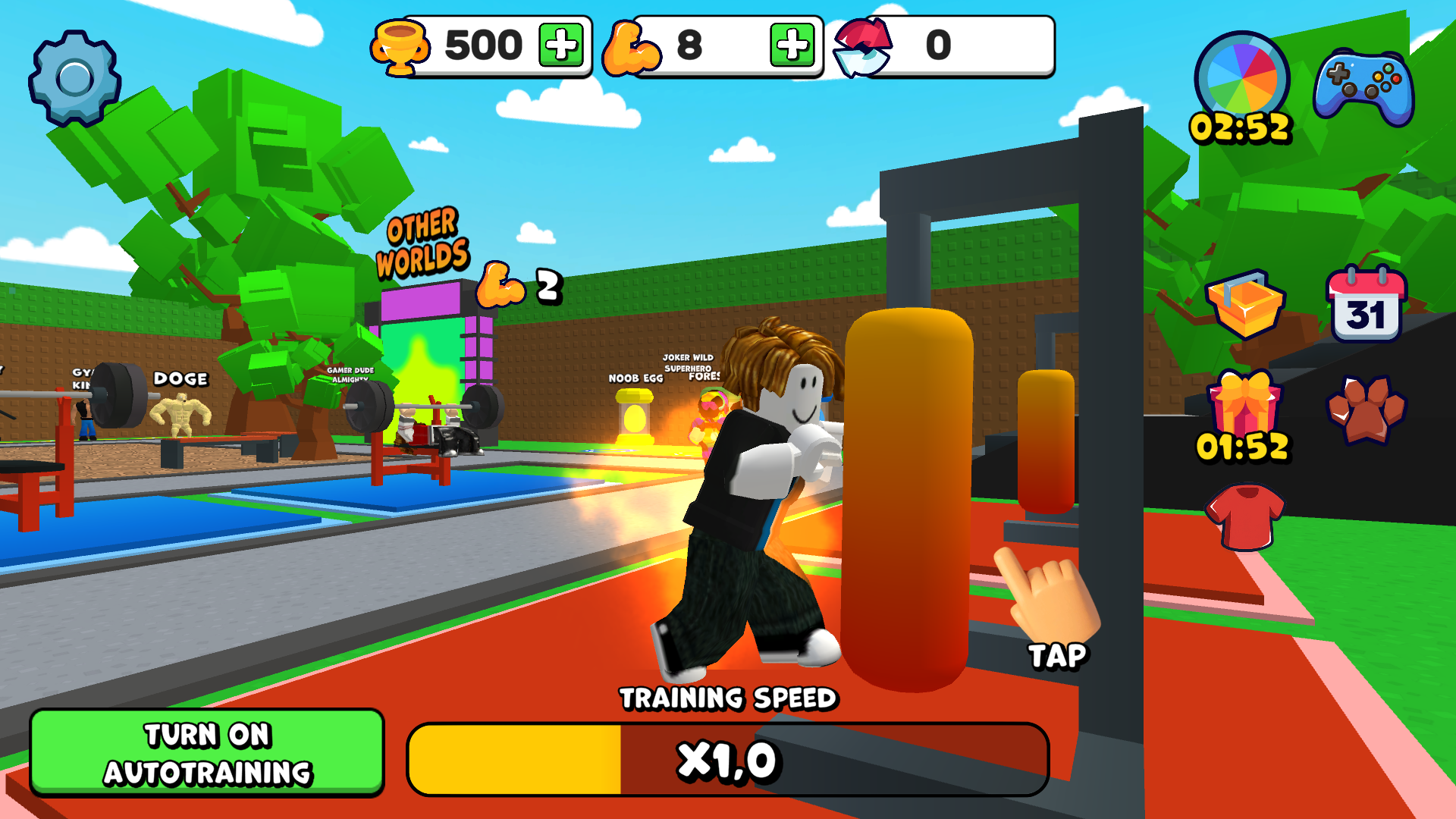Open the gear settings menu

point(74,77)
